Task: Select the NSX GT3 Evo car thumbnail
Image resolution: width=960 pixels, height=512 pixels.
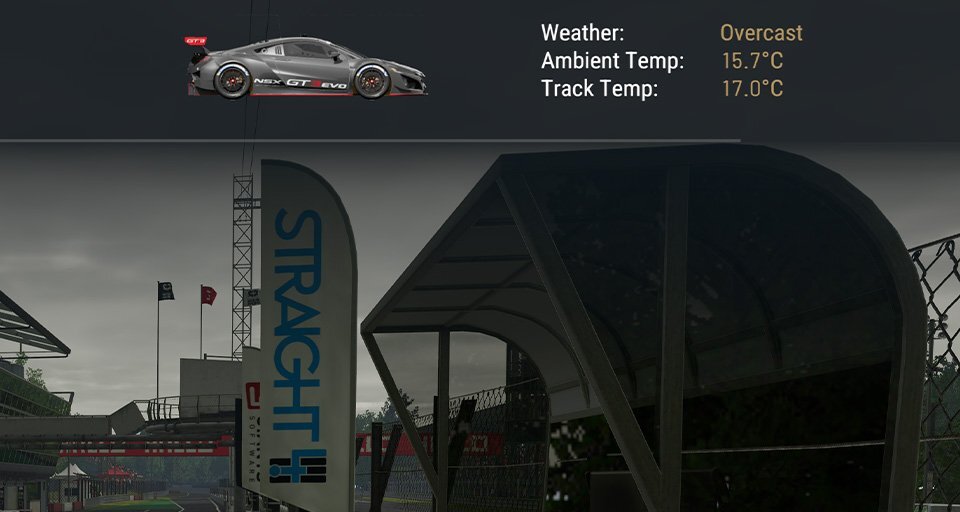Action: [x=306, y=68]
